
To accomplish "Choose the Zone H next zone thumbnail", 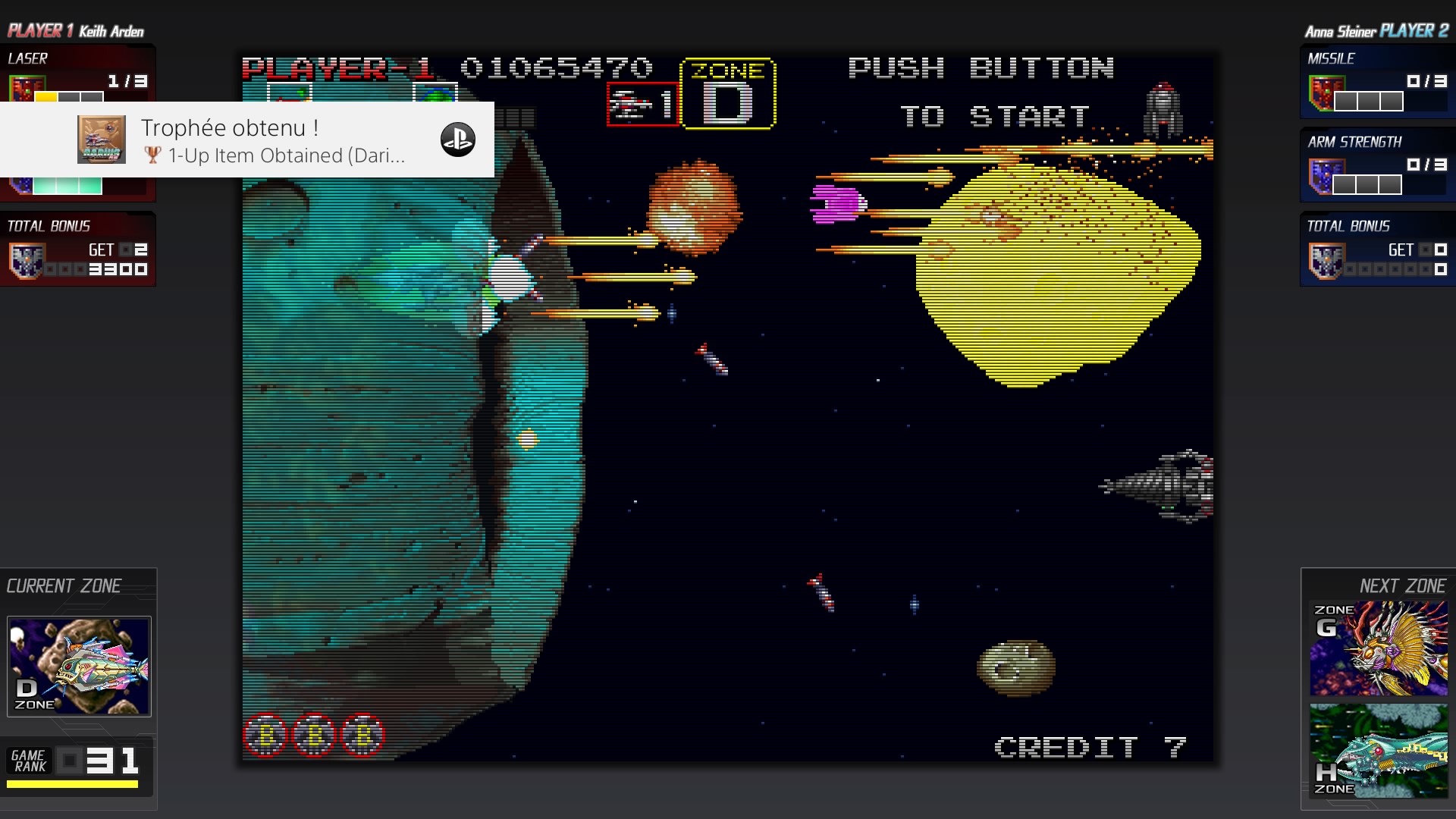I will (1379, 751).
